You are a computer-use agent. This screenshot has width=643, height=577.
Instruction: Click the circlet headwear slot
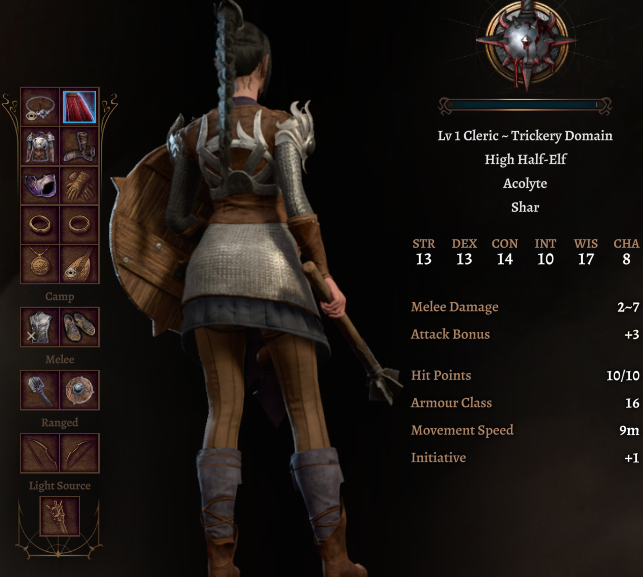click(41, 107)
